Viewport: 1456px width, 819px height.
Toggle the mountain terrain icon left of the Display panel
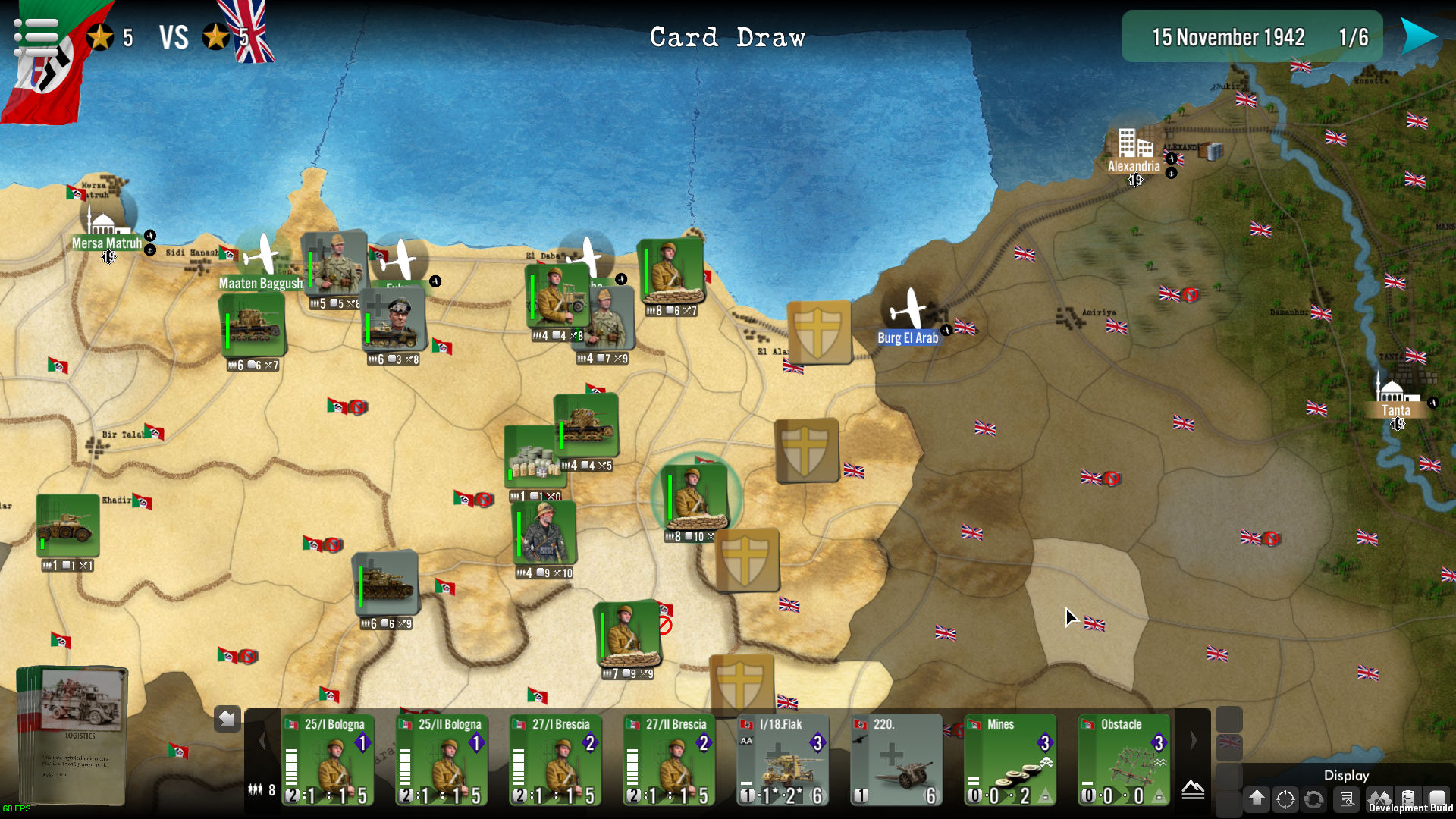tap(1194, 791)
